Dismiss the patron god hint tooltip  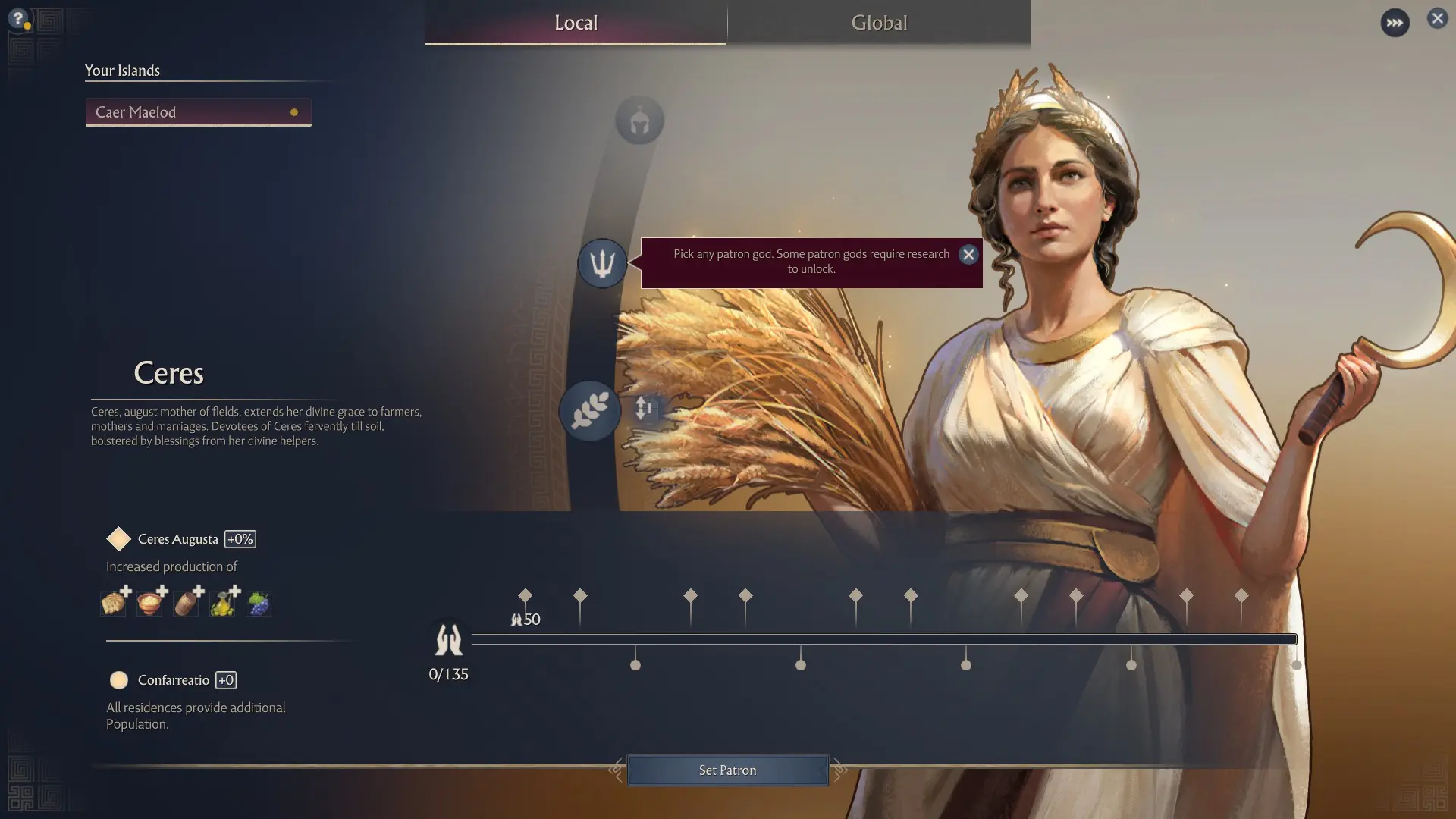point(968,255)
